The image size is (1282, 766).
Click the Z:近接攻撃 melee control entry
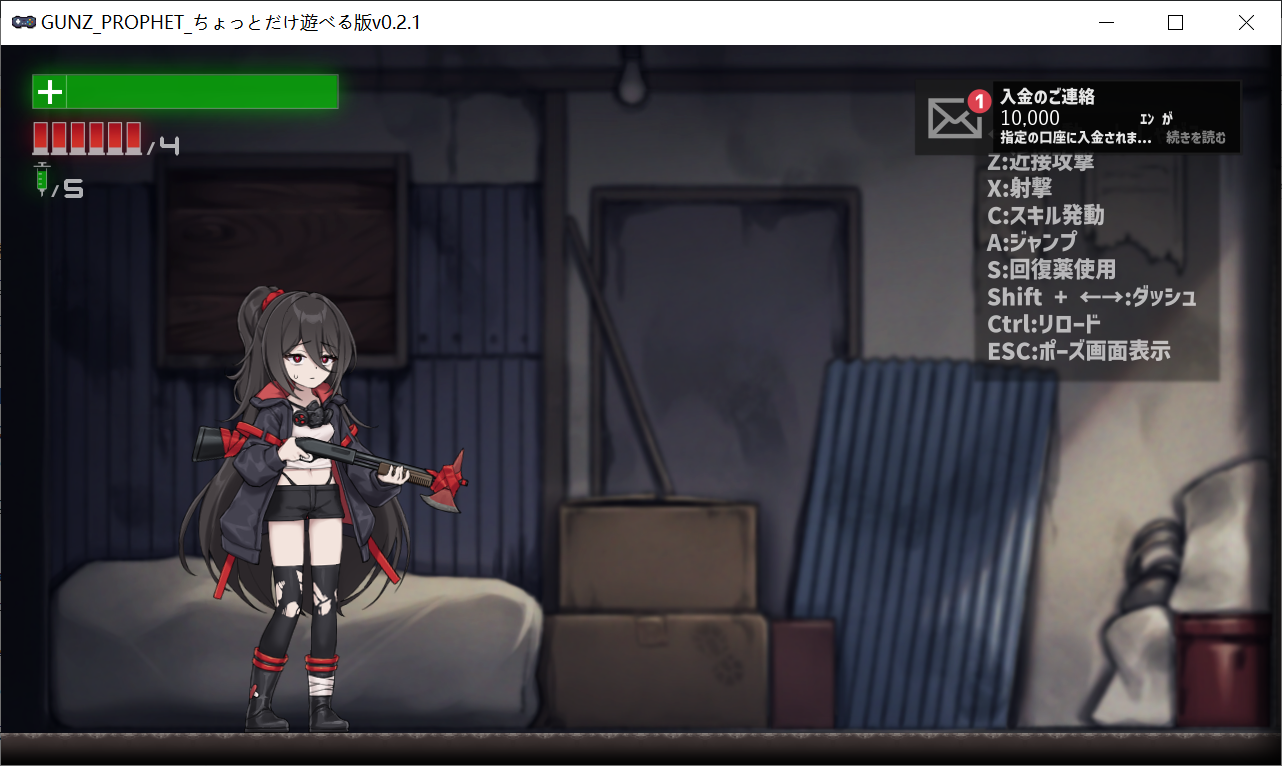(x=1041, y=161)
